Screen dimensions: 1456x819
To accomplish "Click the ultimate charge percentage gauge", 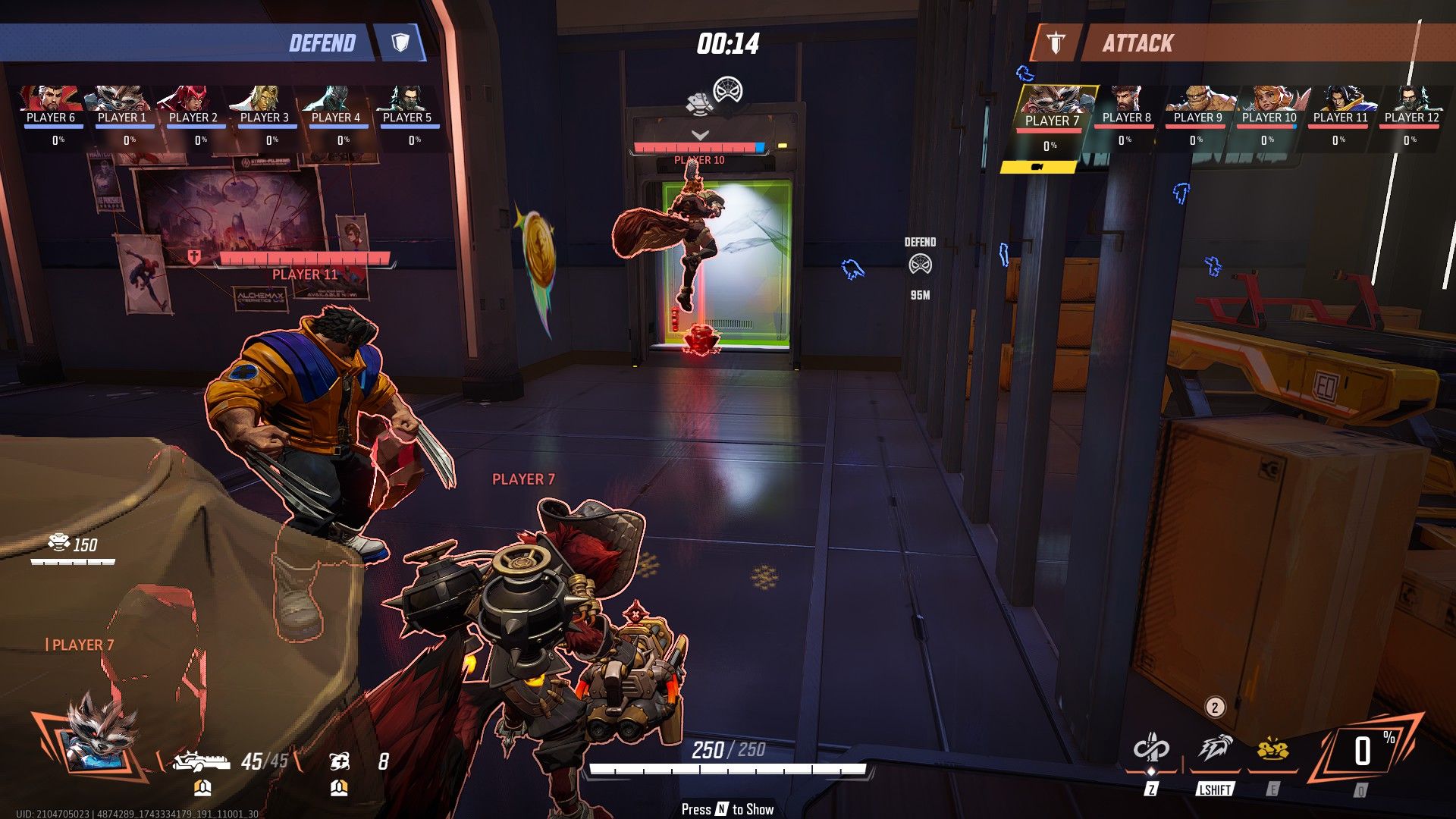I will point(1363,752).
